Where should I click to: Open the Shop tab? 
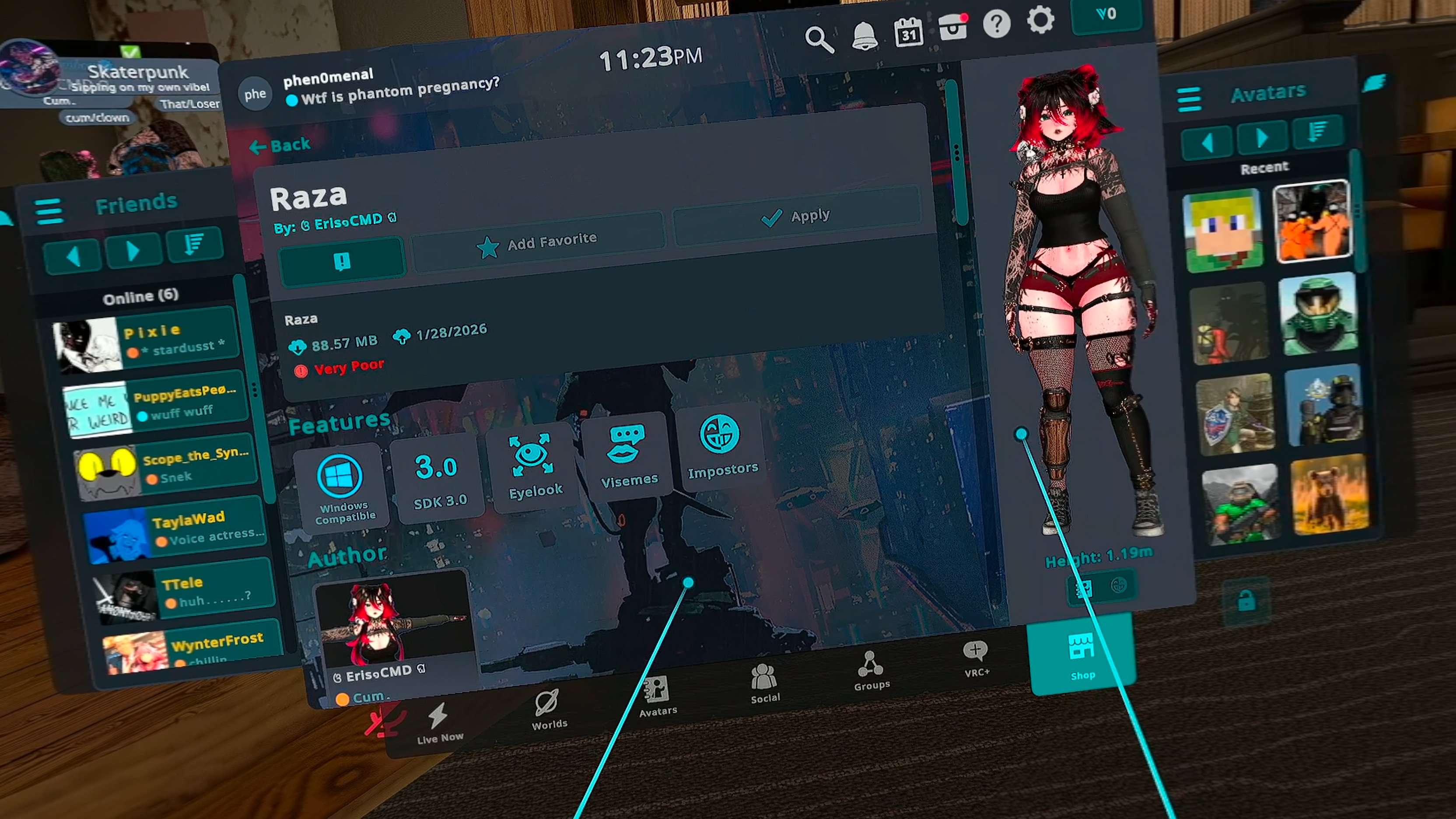[x=1082, y=656]
